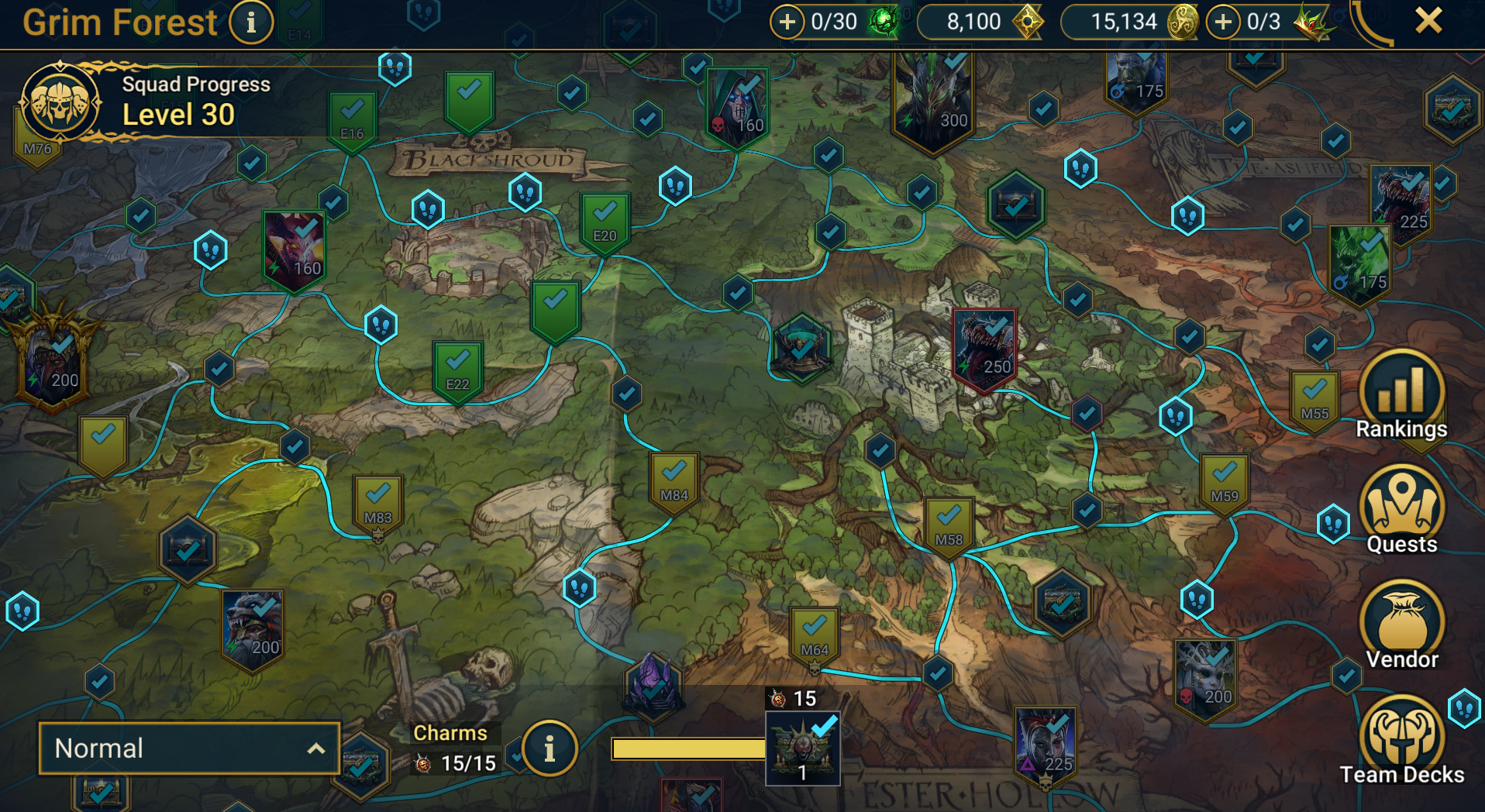
Task: Visit the Vendor shop
Action: (x=1401, y=625)
